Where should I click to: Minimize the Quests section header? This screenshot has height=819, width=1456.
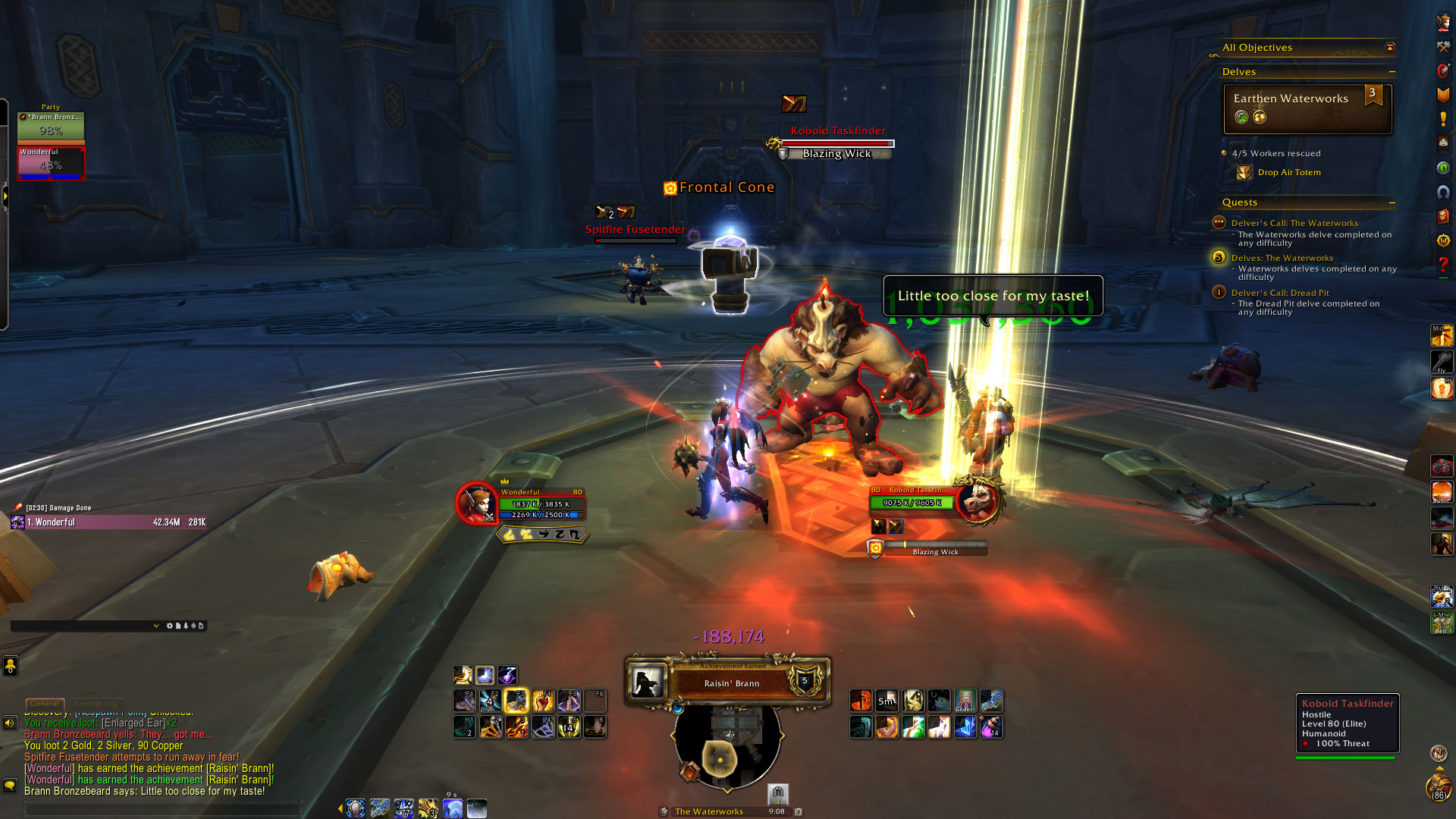(x=1392, y=203)
